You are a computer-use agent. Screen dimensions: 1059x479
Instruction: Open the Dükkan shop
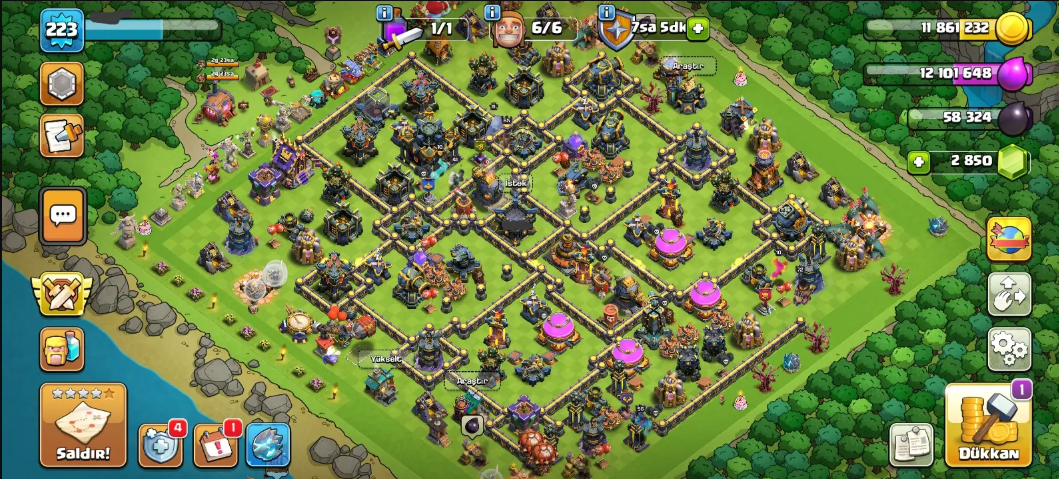pos(988,426)
